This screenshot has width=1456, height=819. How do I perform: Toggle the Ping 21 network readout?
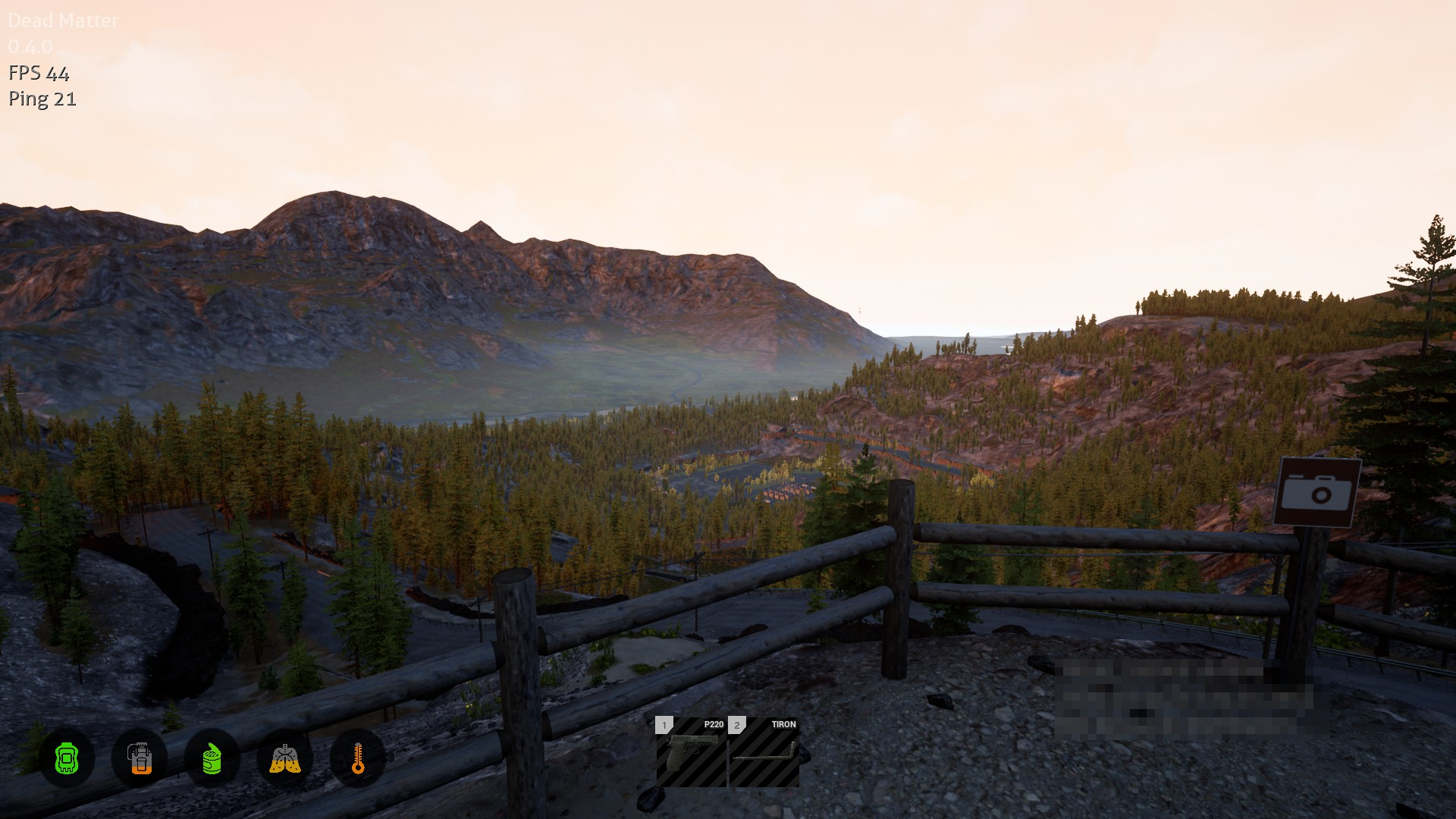[41, 99]
